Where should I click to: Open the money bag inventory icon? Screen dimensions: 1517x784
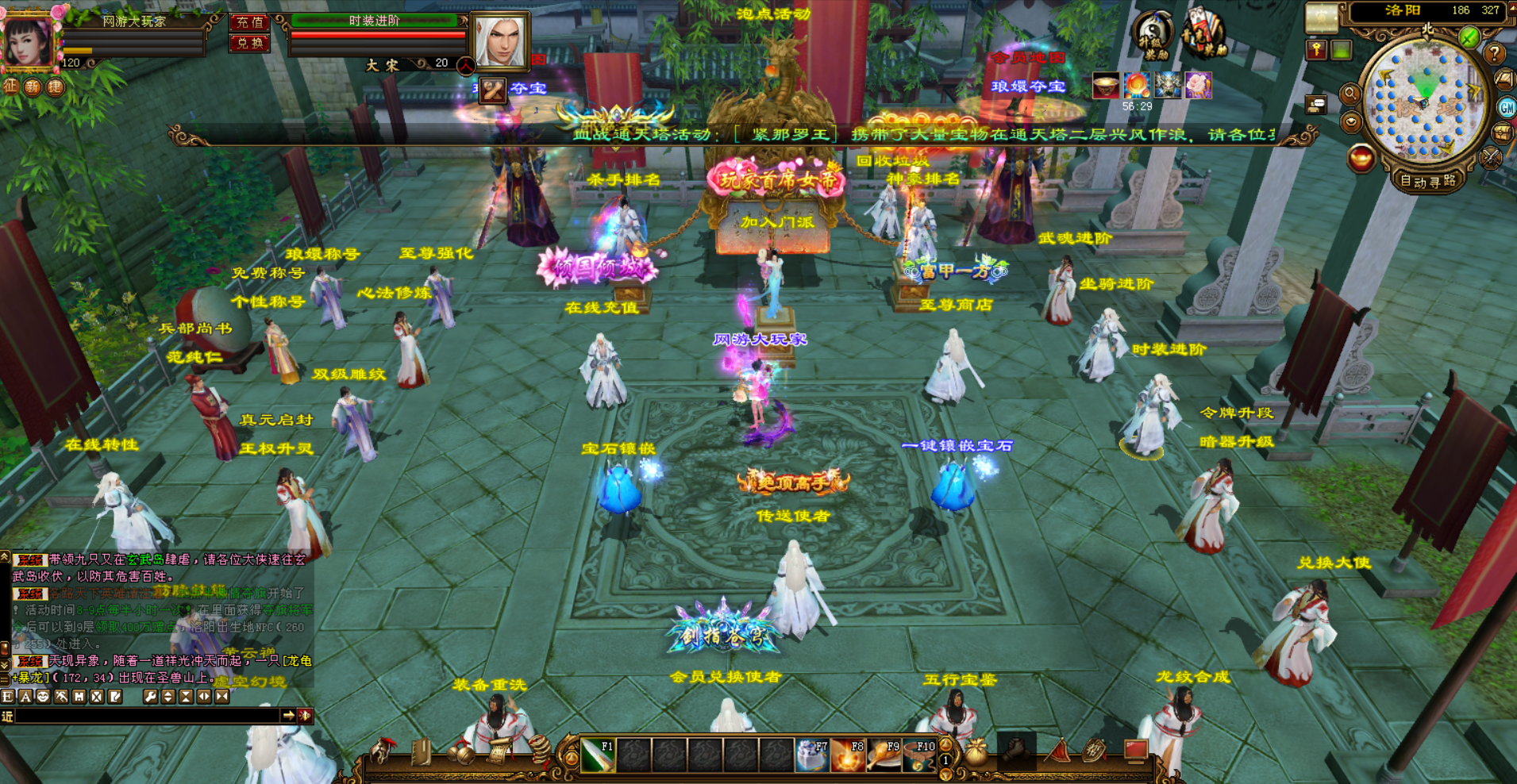click(976, 753)
